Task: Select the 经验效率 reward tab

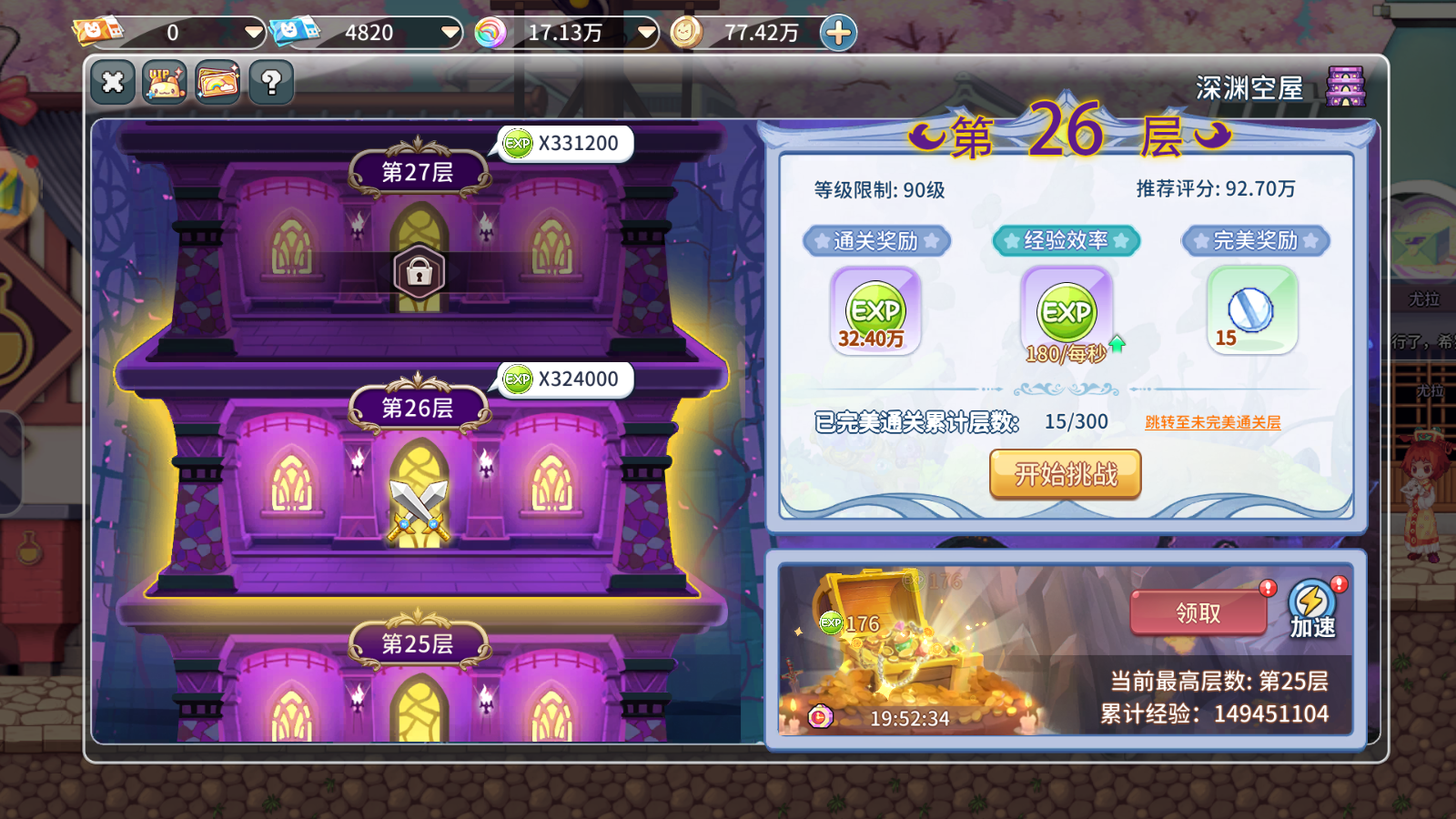Action: tap(1064, 240)
